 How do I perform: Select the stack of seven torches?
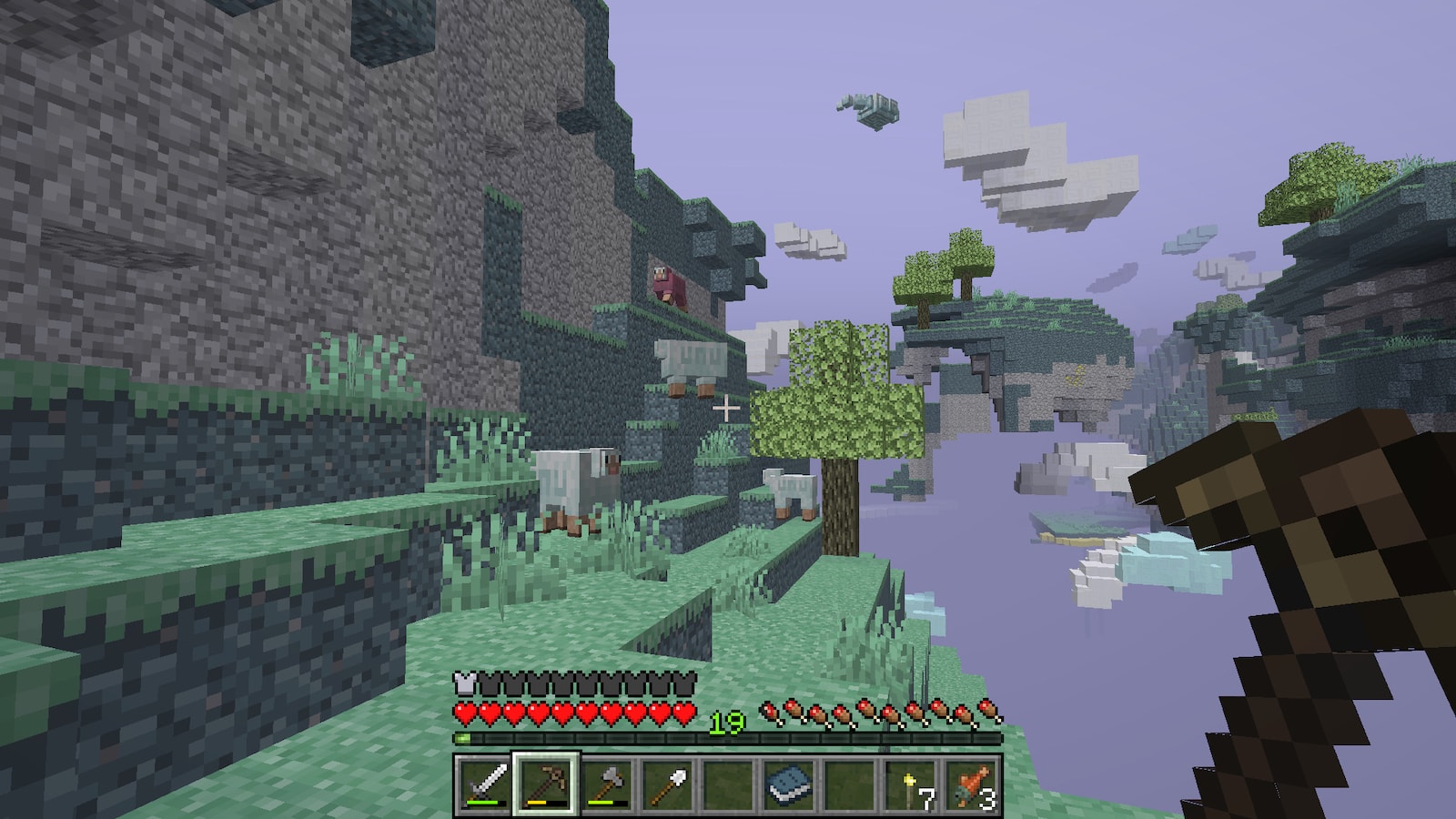tap(911, 784)
